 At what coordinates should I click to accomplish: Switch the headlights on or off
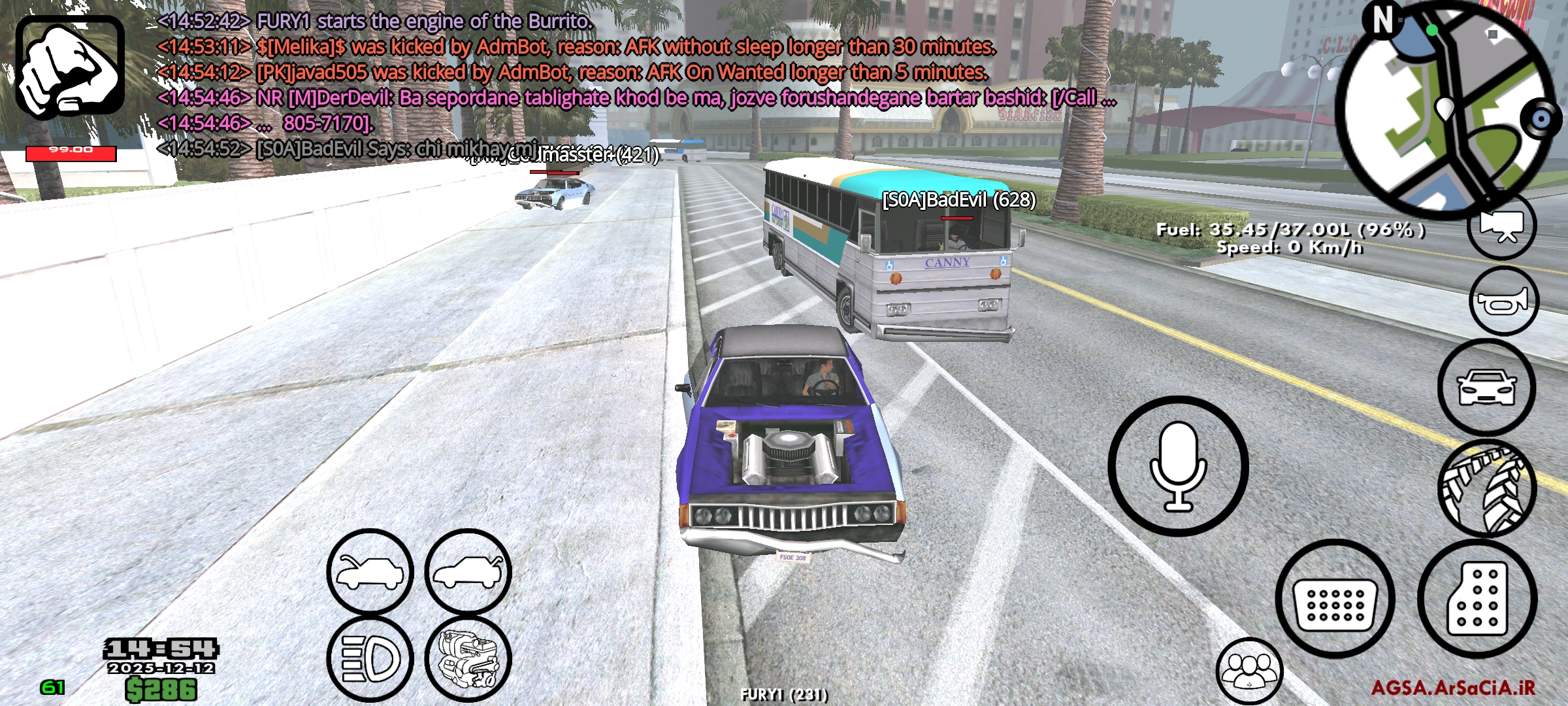point(370,659)
